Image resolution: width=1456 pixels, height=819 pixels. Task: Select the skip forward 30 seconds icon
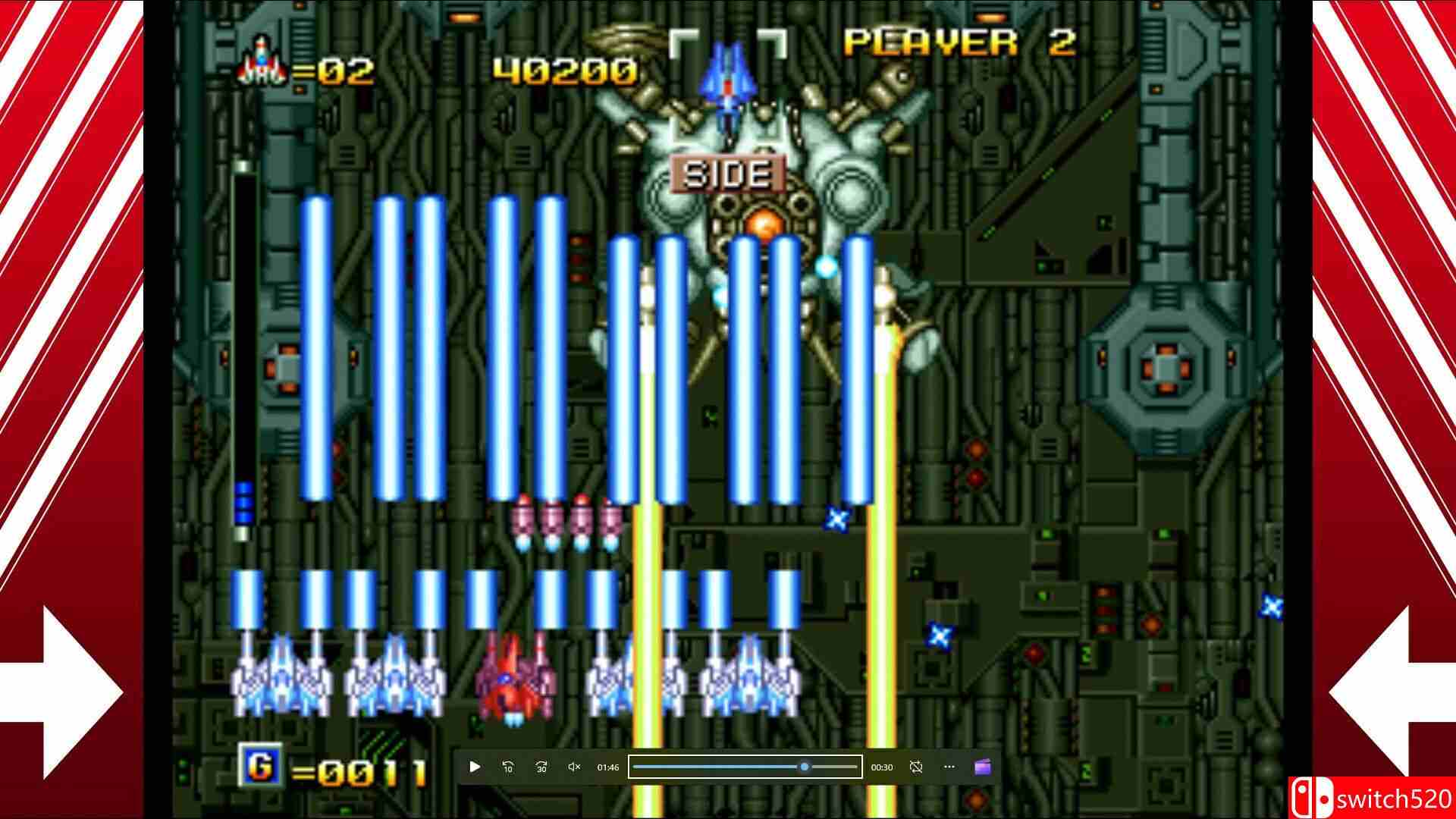point(541,767)
